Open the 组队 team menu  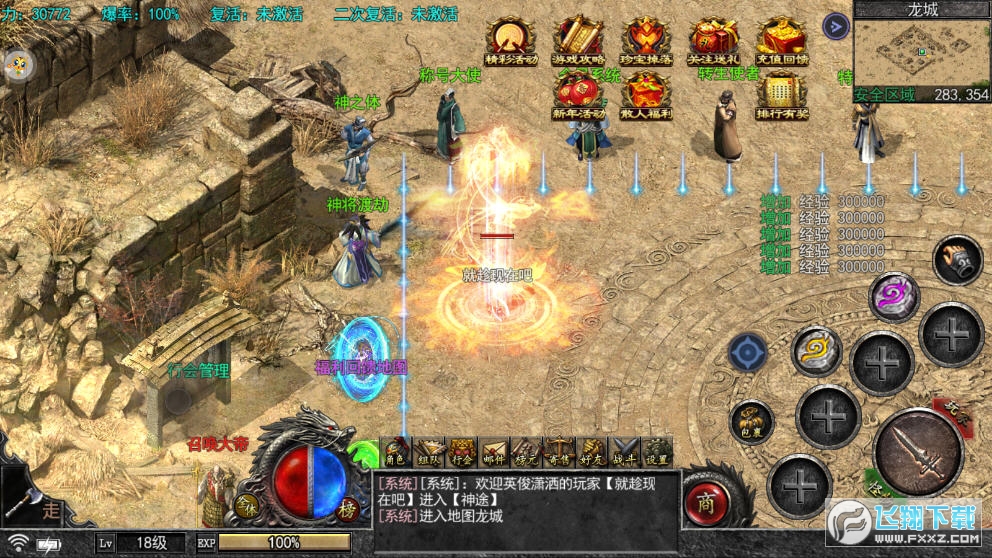[429, 452]
